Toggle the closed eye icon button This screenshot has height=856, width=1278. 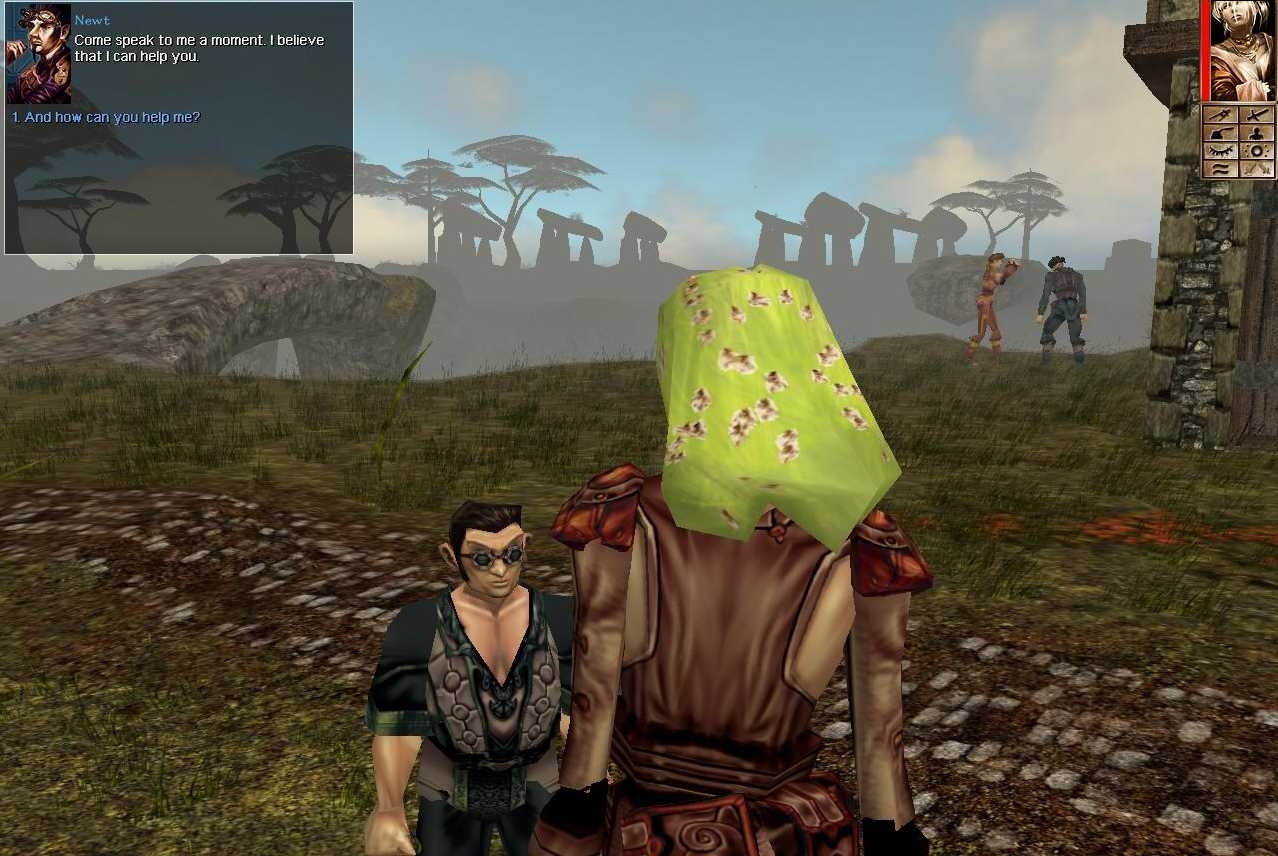(x=1221, y=151)
